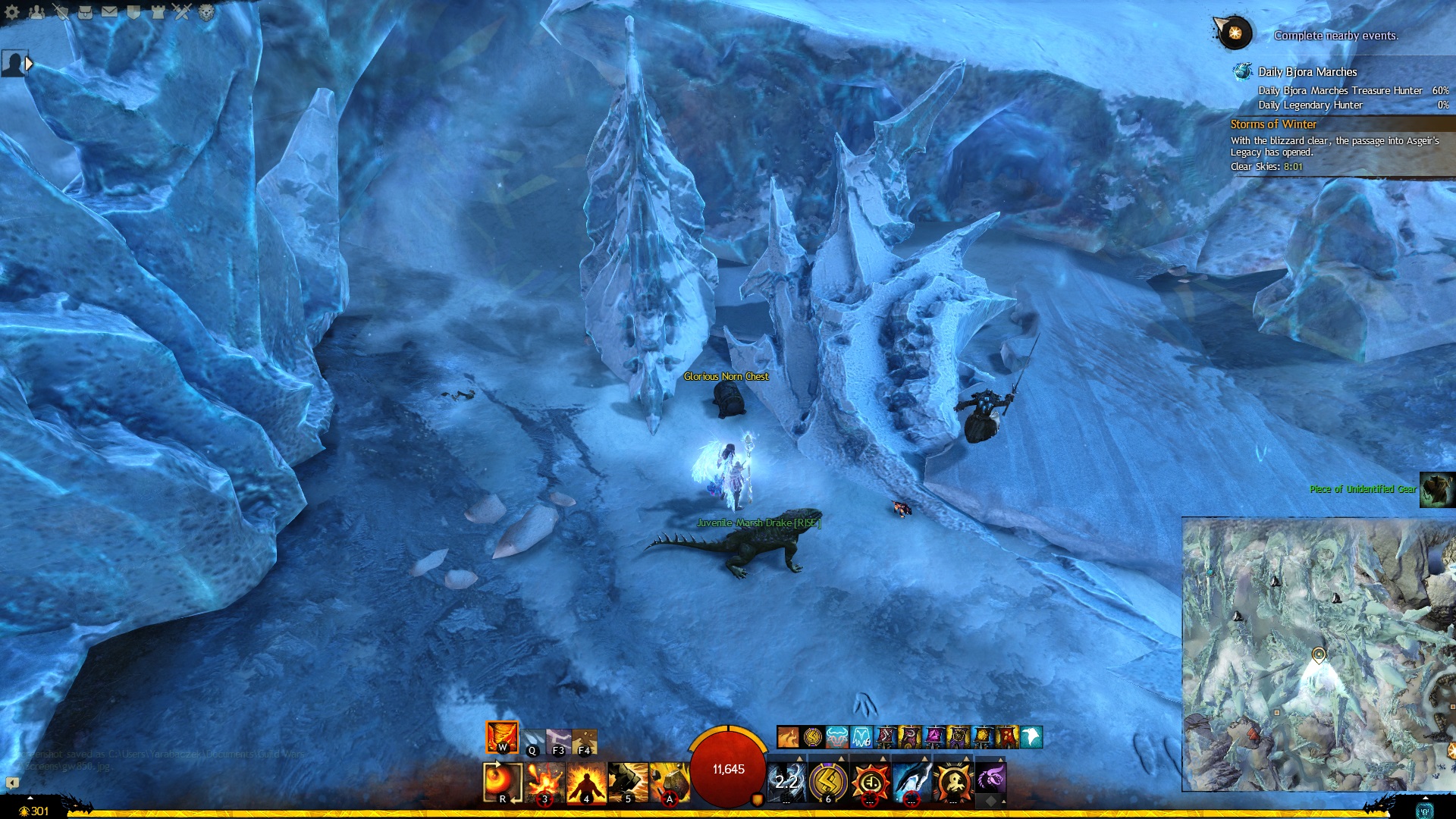Open the Black Lion Trading Company lion icon
1456x819 pixels.
(x=206, y=11)
